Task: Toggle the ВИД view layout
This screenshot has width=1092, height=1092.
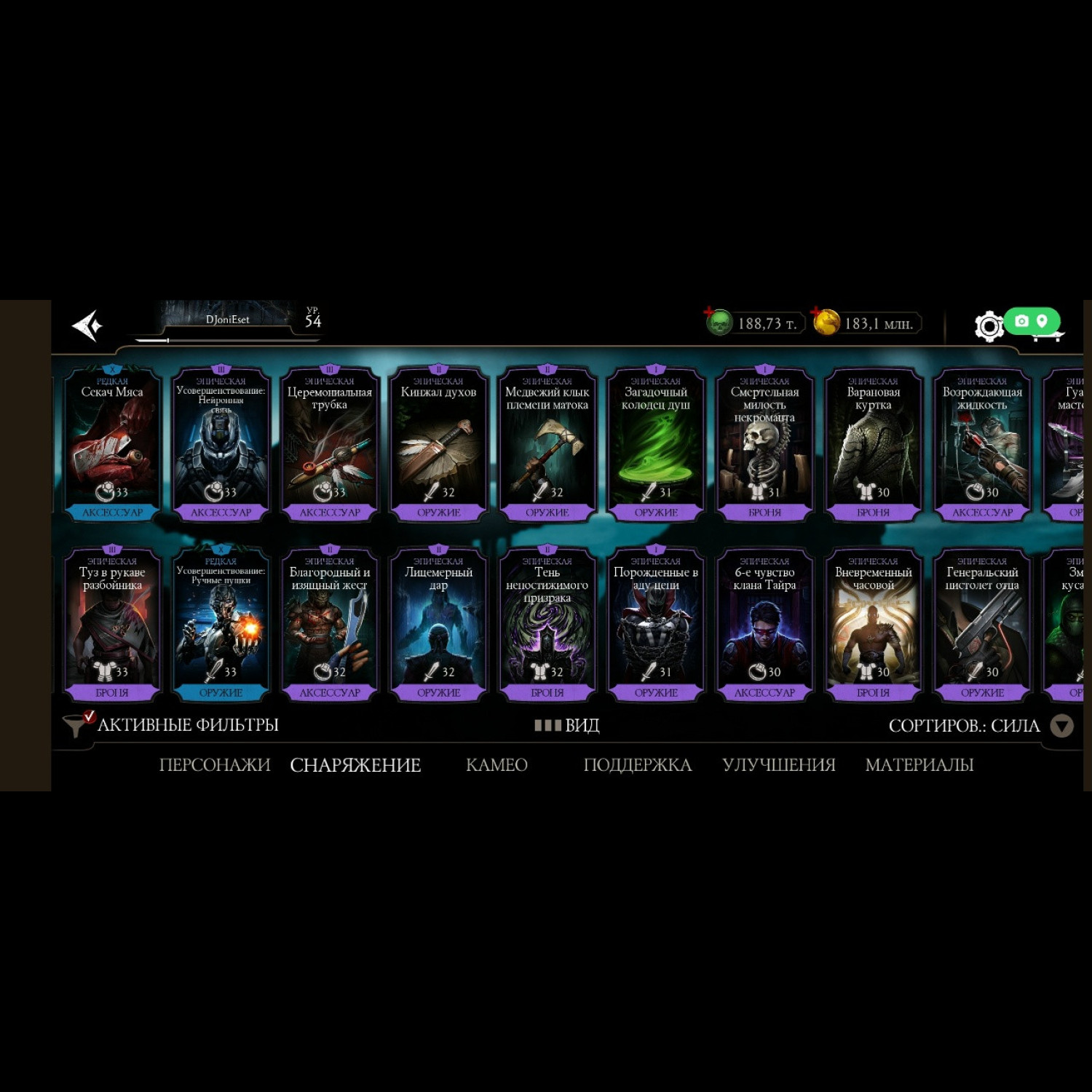Action: tap(567, 725)
